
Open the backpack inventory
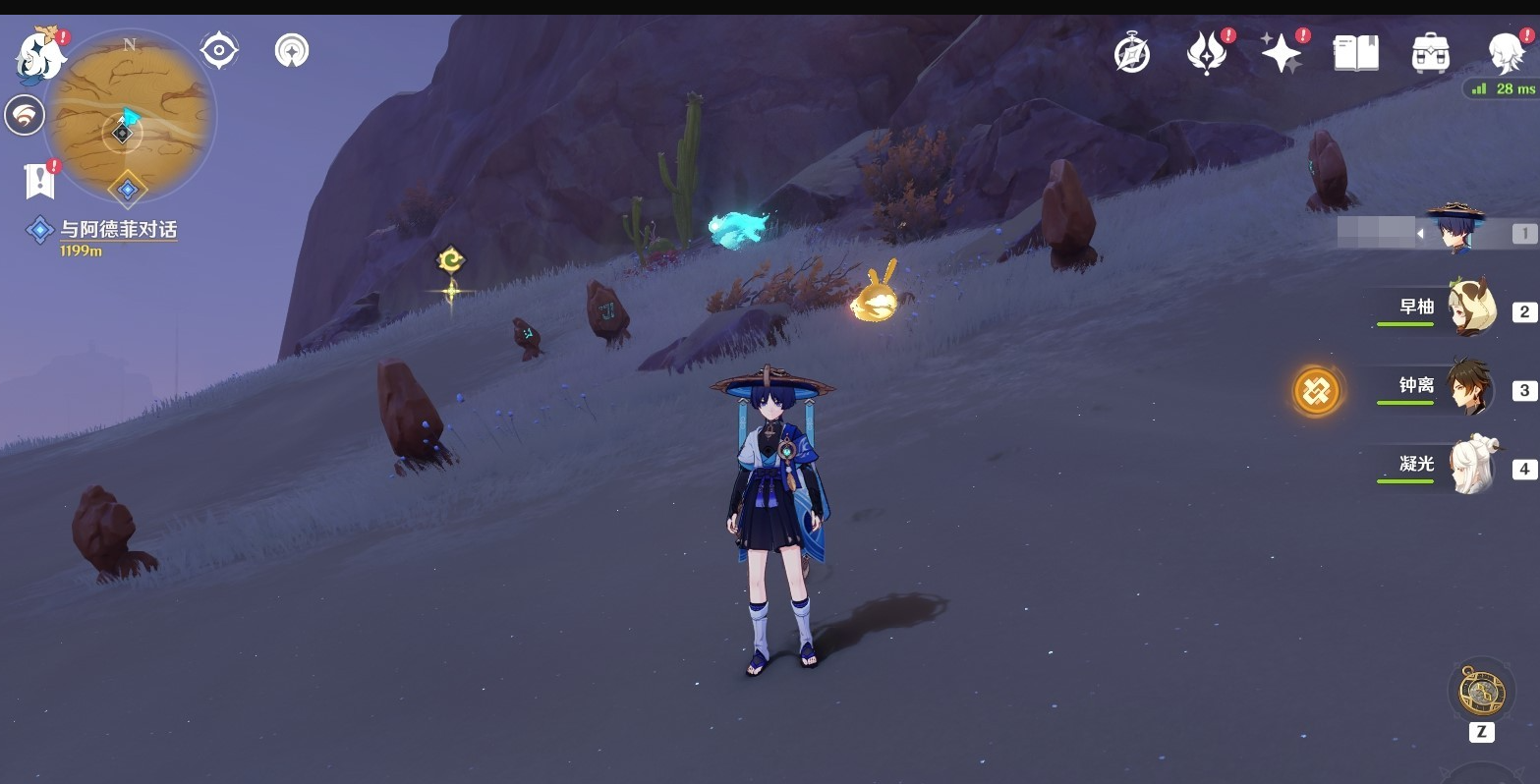(x=1430, y=53)
